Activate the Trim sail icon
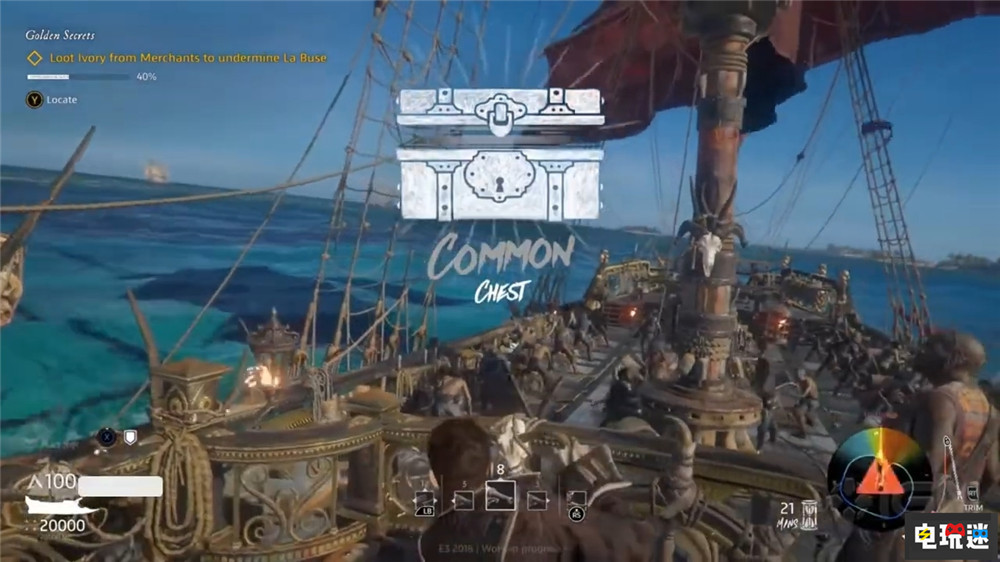The width and height of the screenshot is (1000, 562). tap(971, 494)
